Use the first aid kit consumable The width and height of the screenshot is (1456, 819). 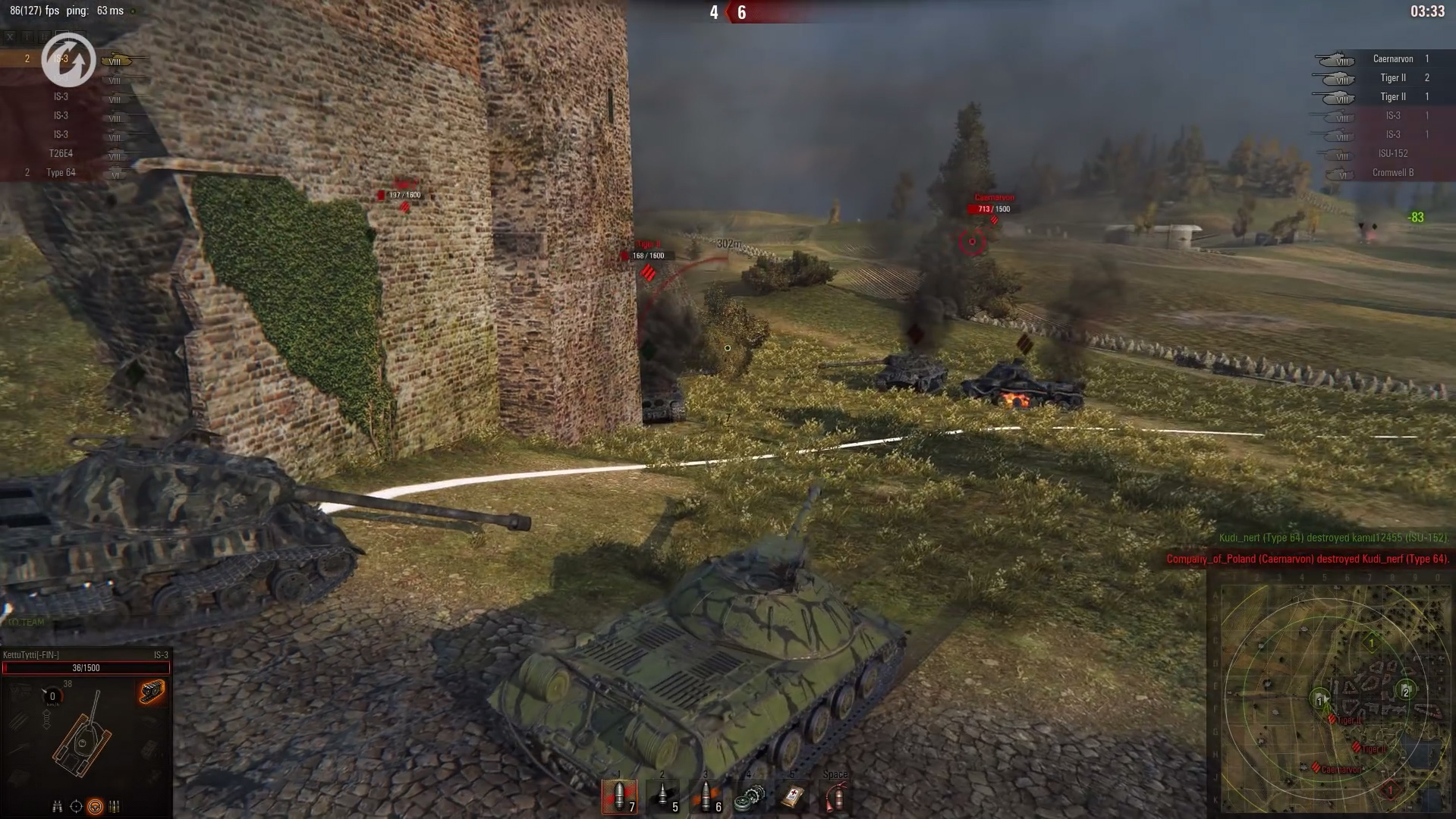pos(793,796)
